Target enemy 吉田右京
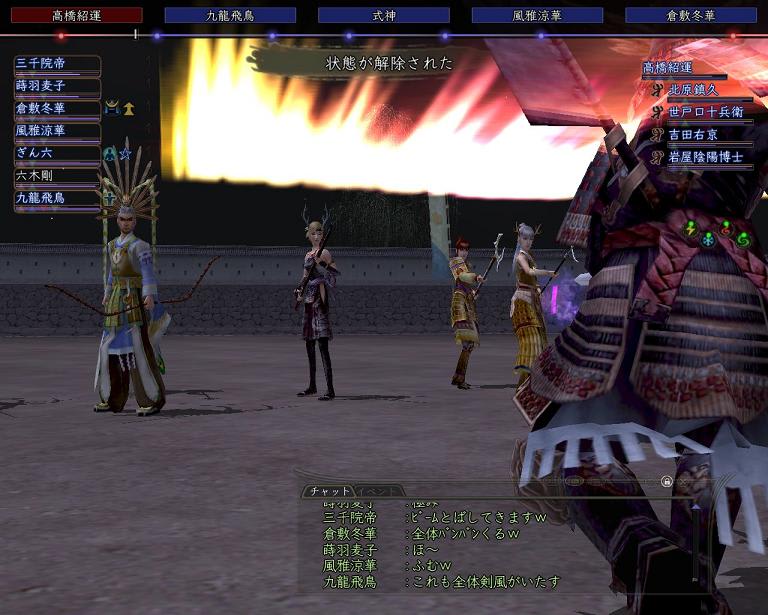768x615 pixels. click(706, 134)
